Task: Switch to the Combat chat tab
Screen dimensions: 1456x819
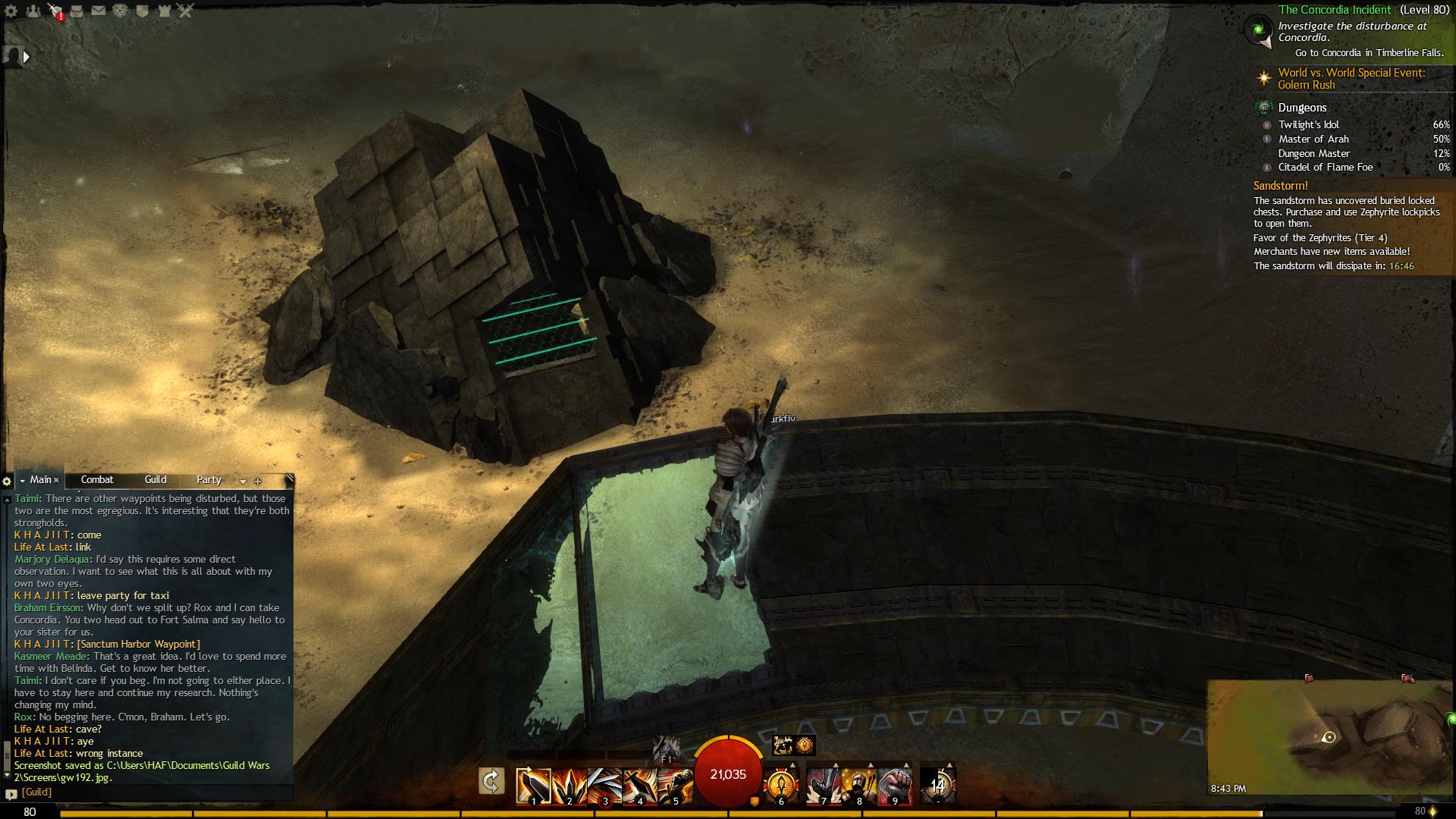Action: [x=97, y=480]
